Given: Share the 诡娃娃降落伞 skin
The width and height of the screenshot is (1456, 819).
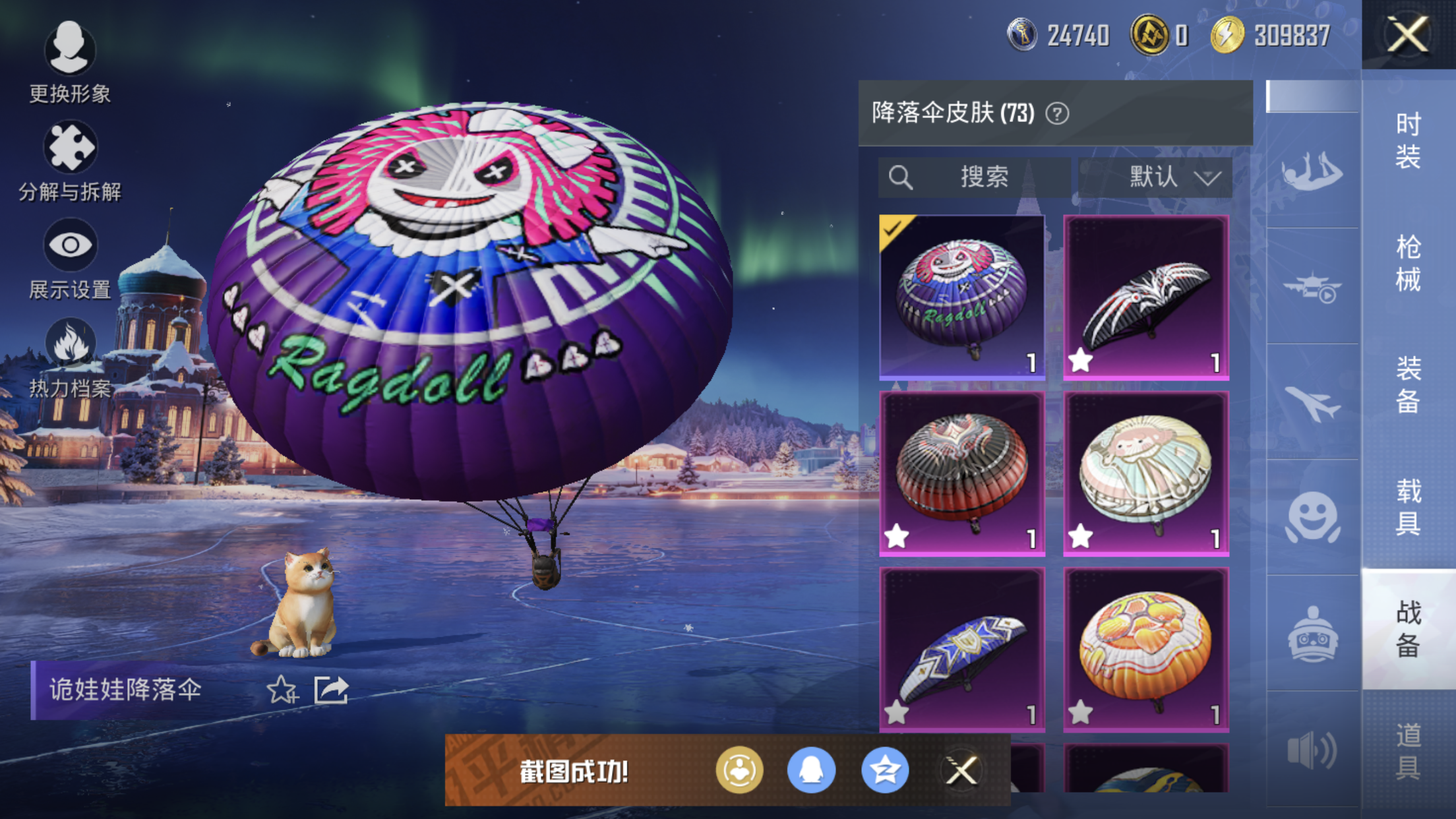Looking at the screenshot, I should 331,690.
